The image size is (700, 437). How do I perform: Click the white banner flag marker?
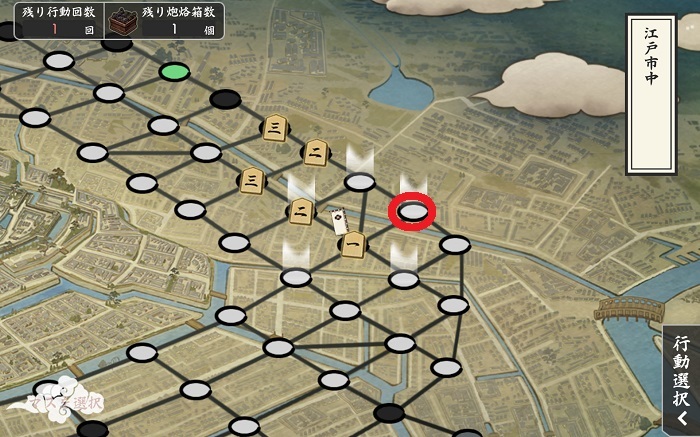(x=339, y=220)
